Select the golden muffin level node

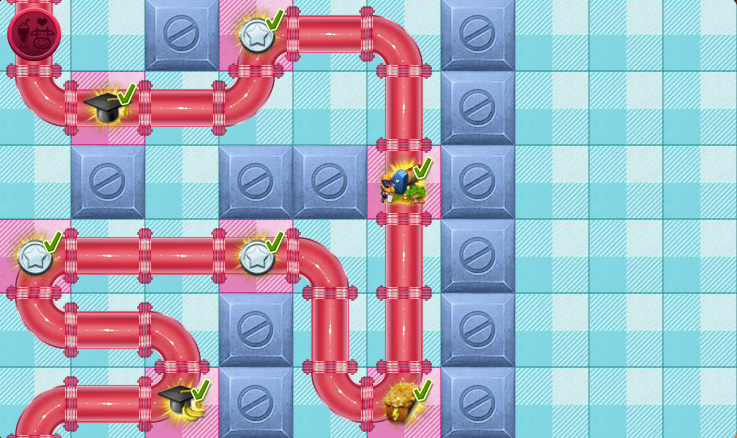pos(401,402)
